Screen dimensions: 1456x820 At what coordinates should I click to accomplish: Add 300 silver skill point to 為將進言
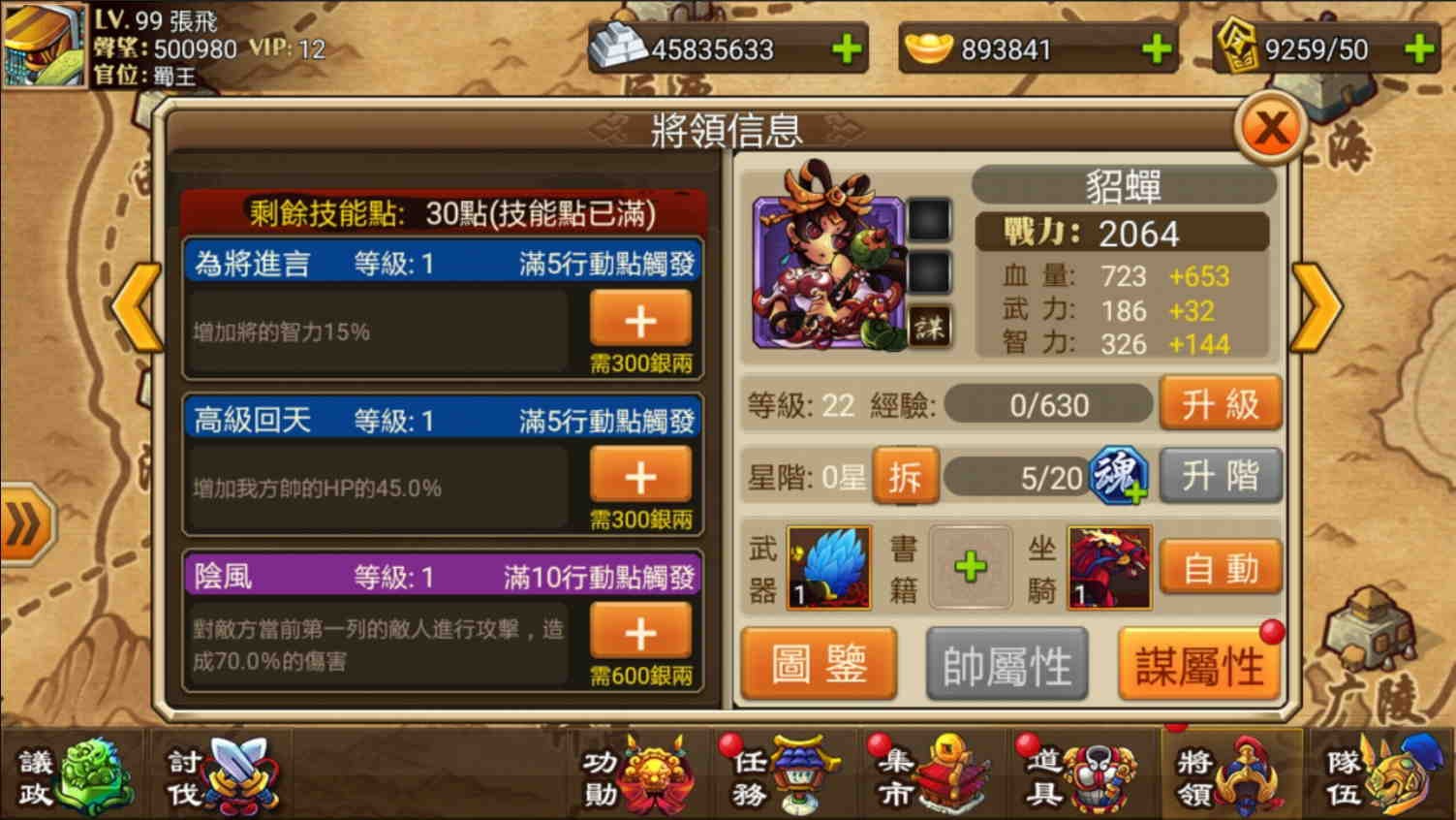(640, 320)
